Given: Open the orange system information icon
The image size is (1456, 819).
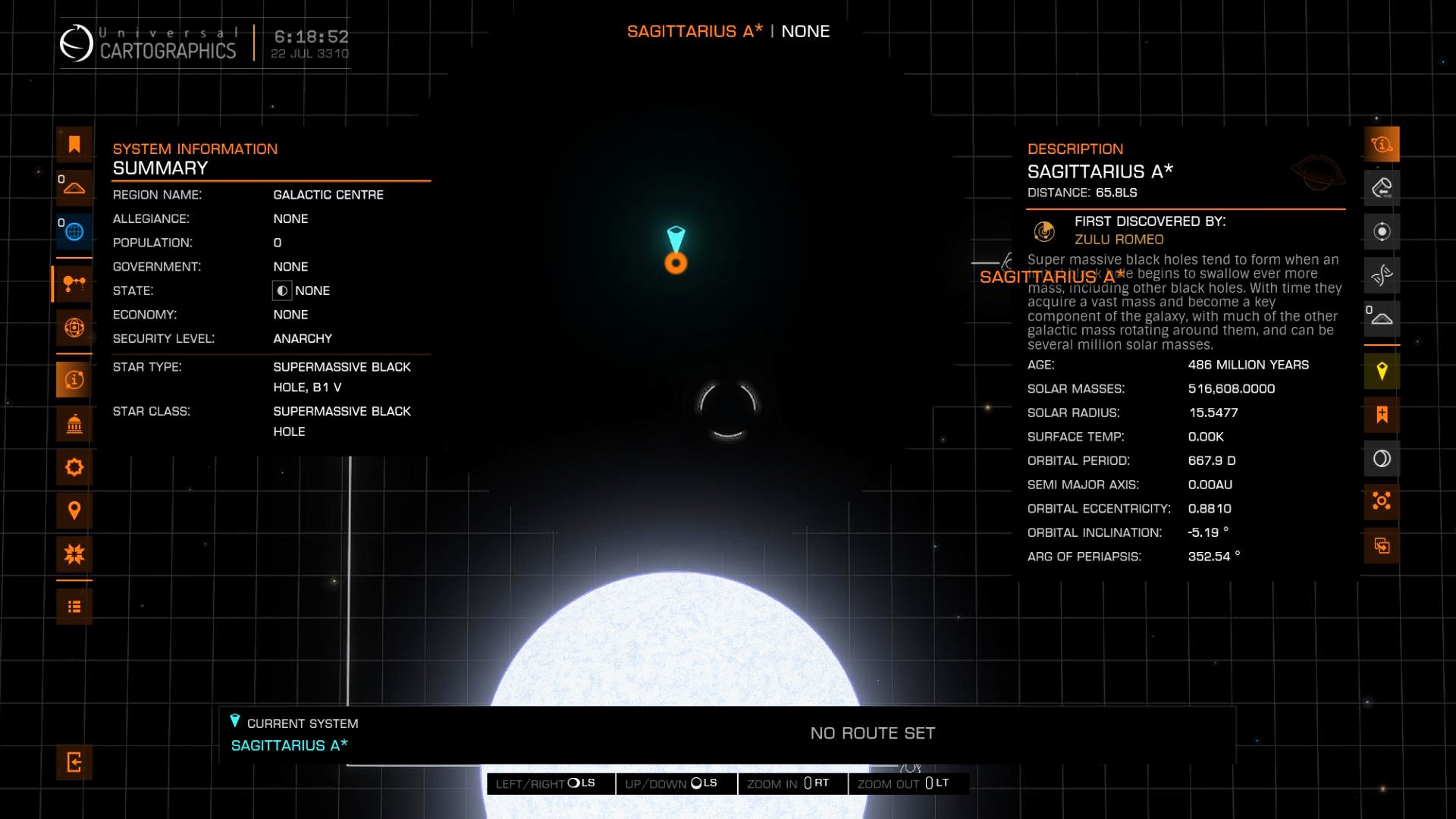Looking at the screenshot, I should [x=74, y=379].
